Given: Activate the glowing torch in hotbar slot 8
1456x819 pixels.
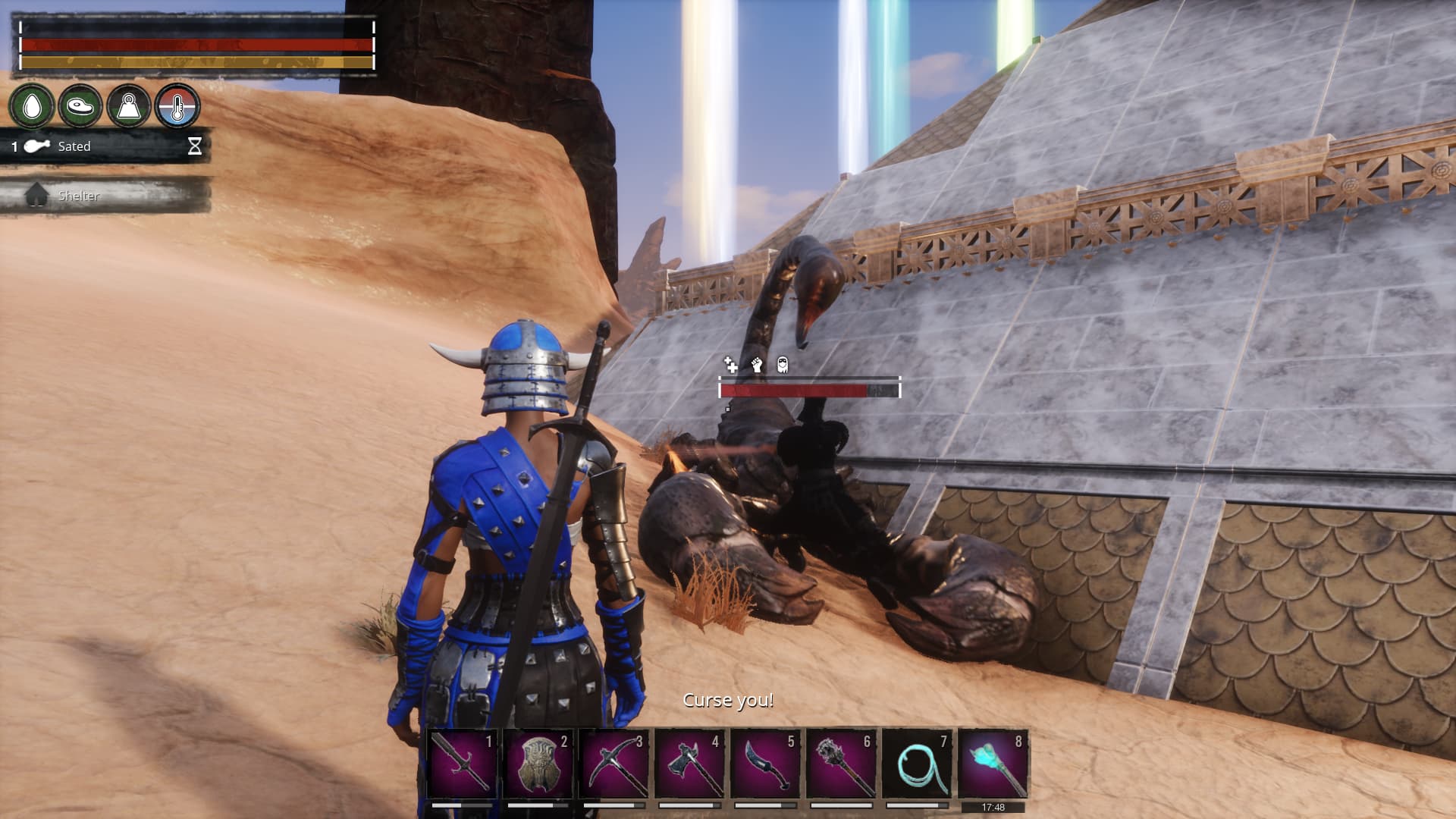Looking at the screenshot, I should click(993, 763).
